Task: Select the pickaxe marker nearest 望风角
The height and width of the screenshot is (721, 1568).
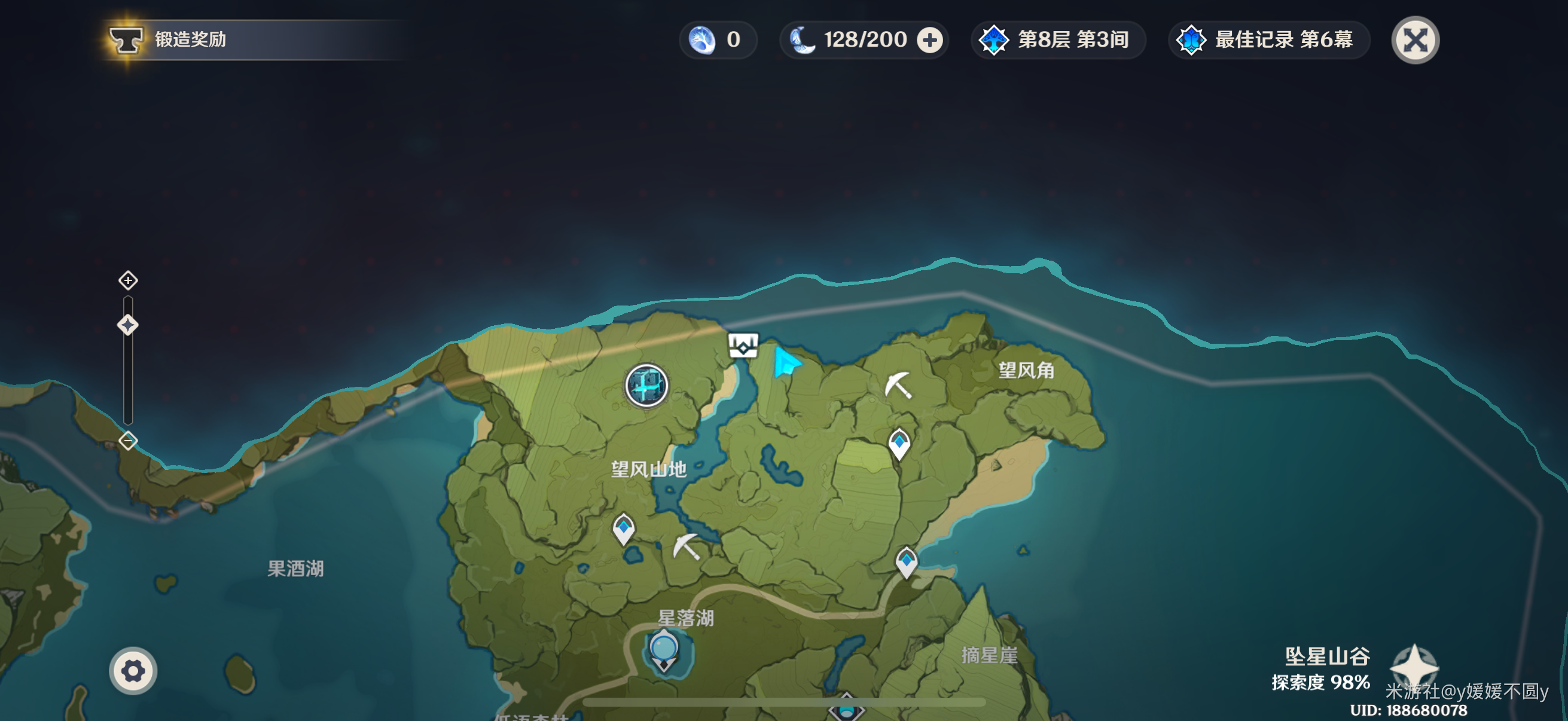Action: point(898,385)
